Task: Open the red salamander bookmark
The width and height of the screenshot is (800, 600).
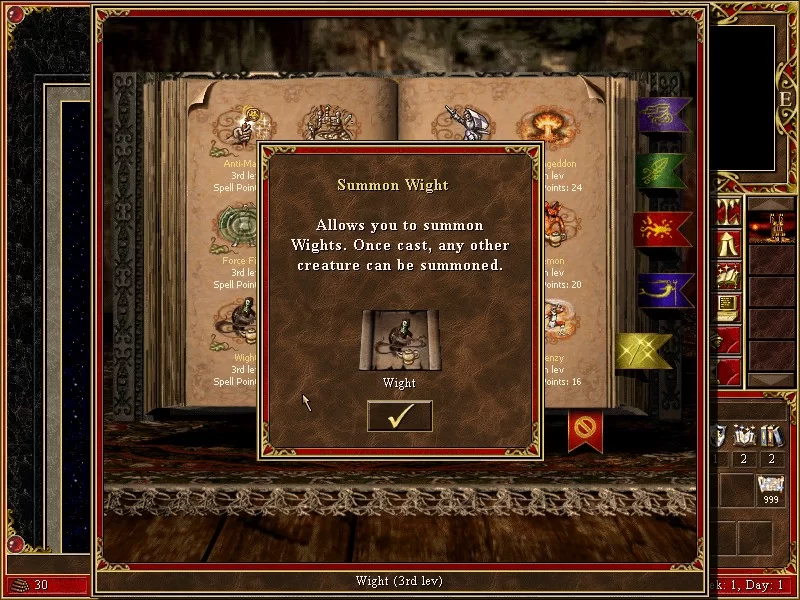Action: (662, 230)
